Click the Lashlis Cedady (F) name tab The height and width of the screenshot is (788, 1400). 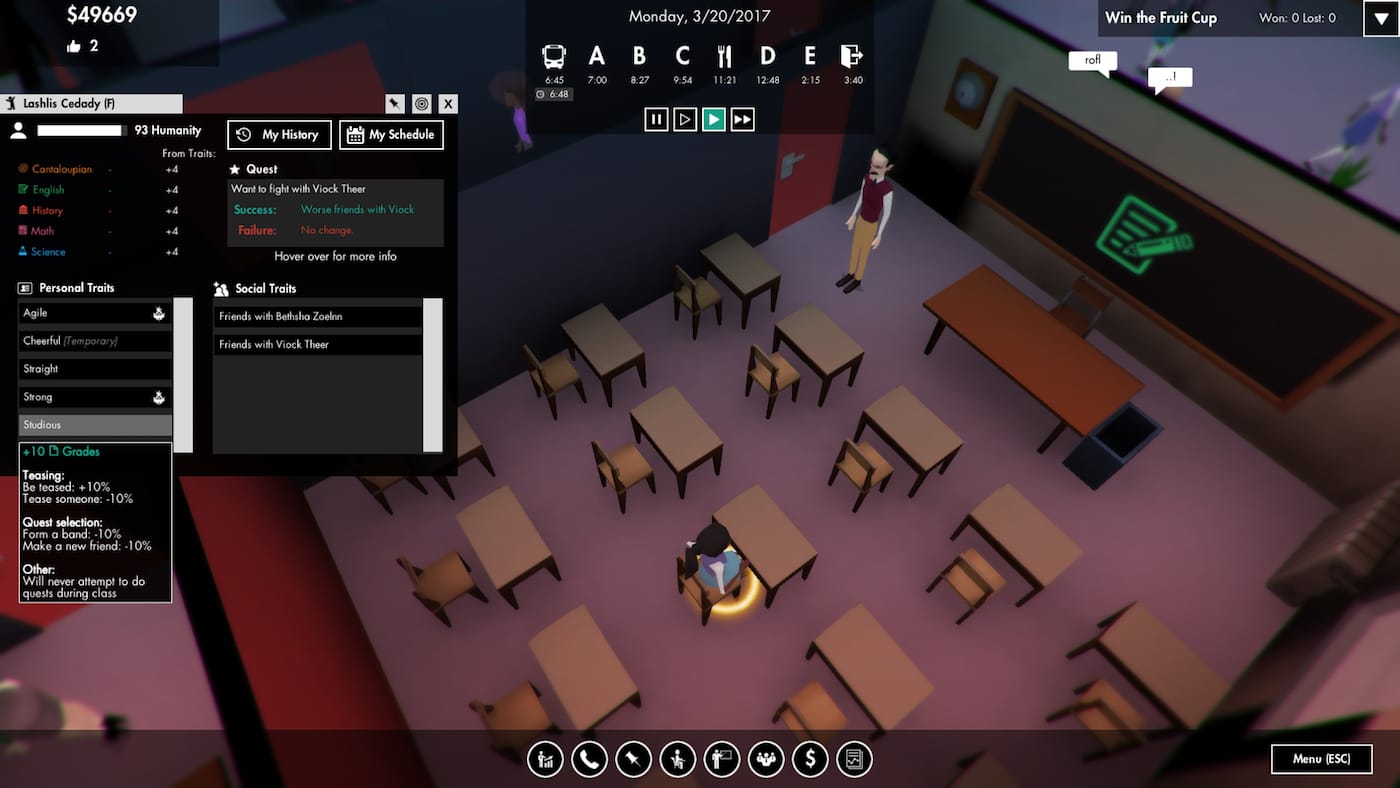pyautogui.click(x=91, y=103)
